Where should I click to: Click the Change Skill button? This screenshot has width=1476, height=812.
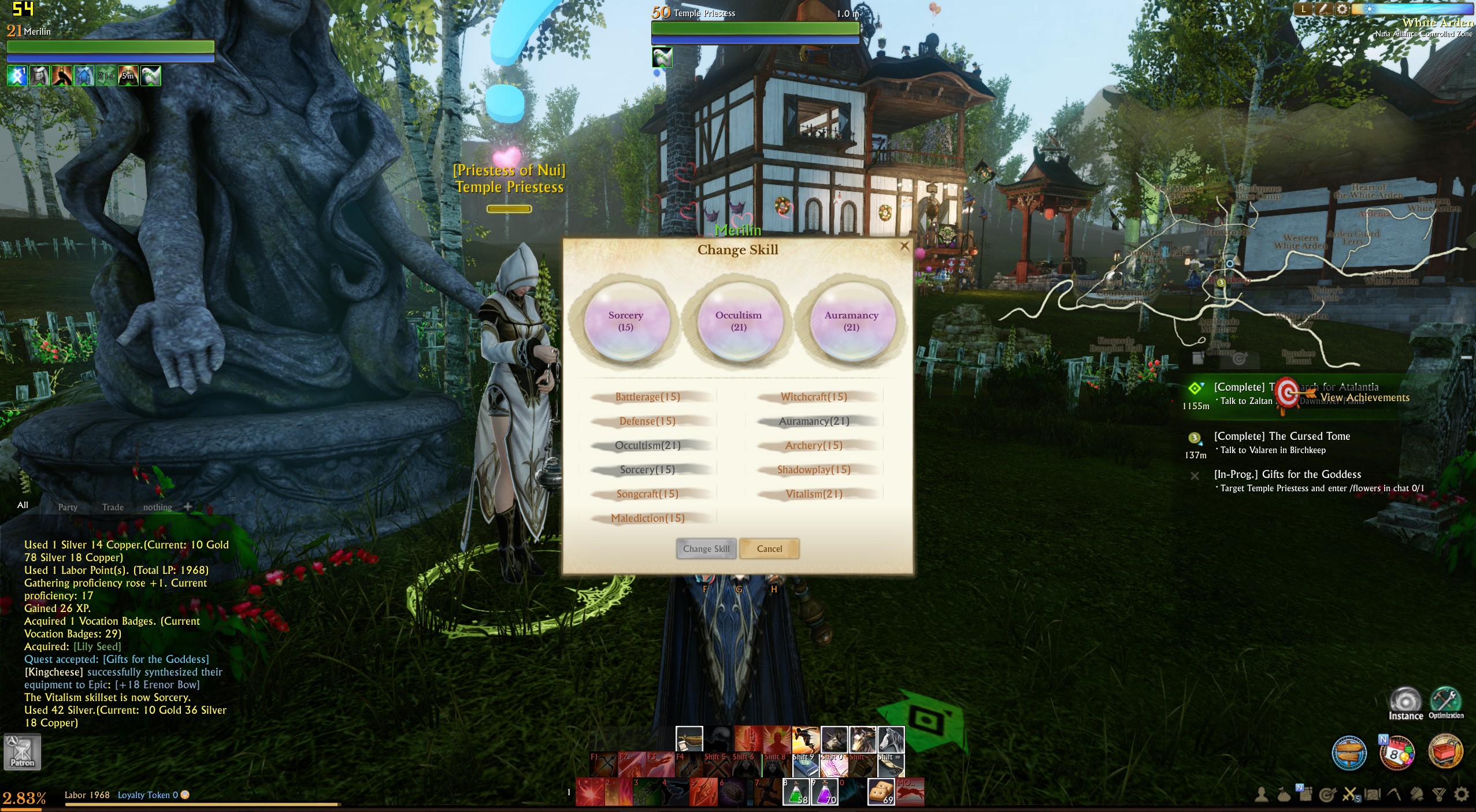pos(706,548)
